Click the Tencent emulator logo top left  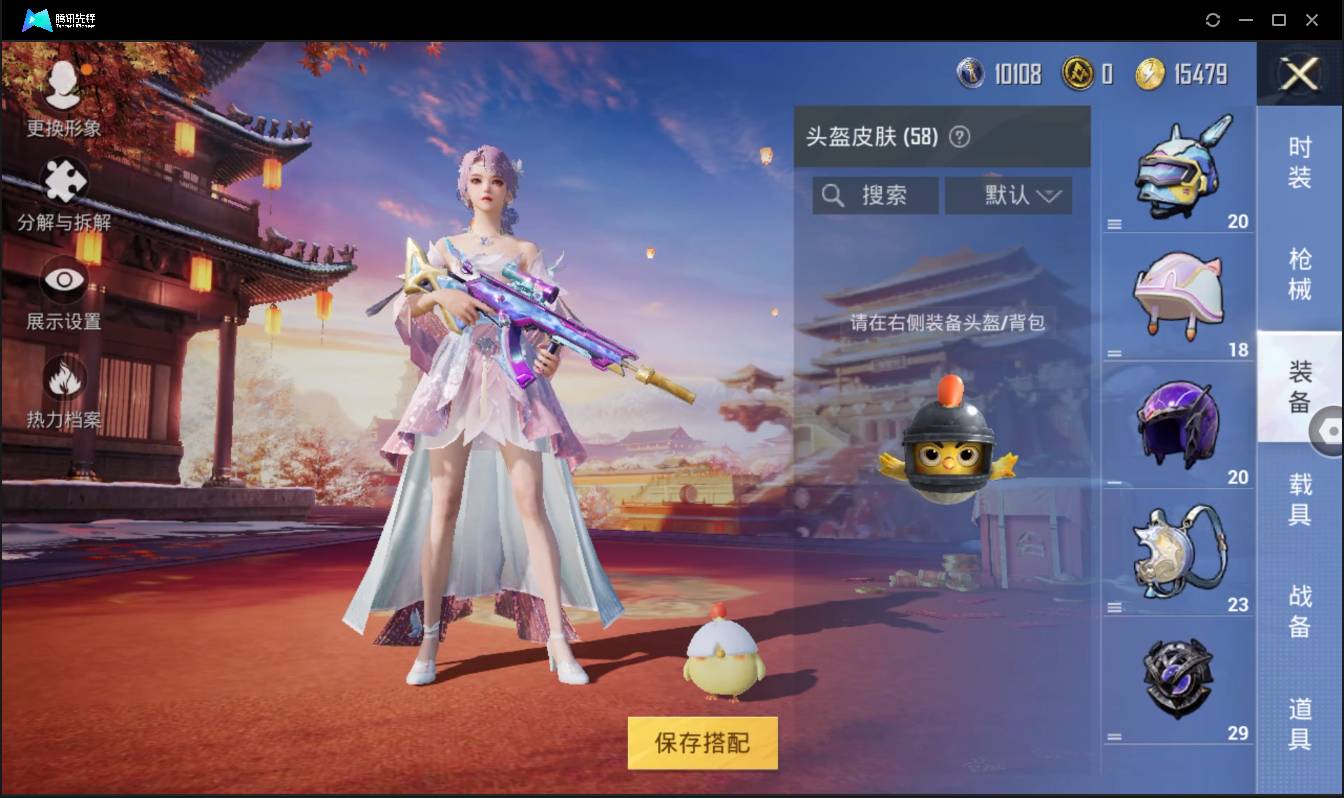click(38, 19)
